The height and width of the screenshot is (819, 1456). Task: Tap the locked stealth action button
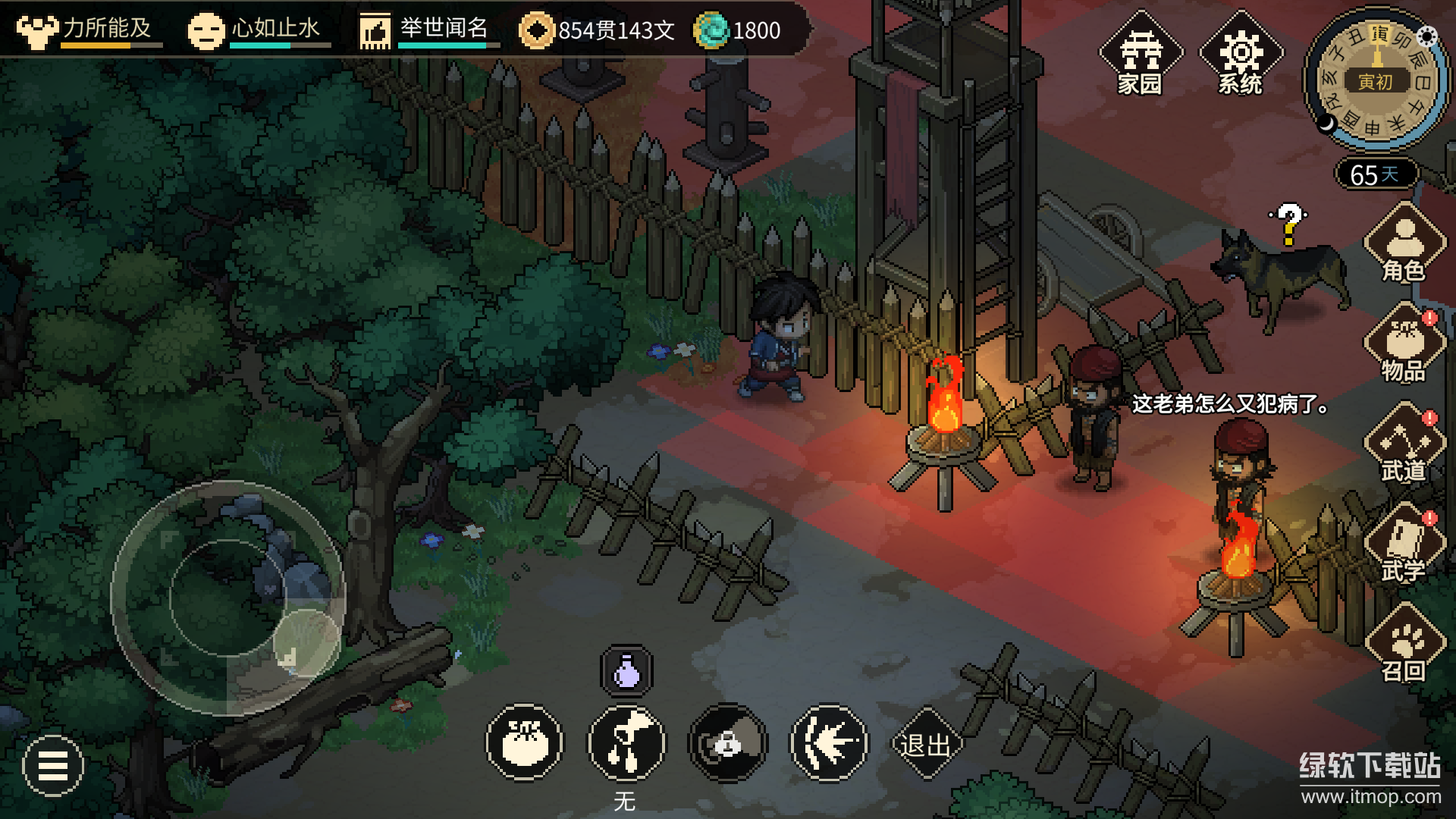point(728,743)
